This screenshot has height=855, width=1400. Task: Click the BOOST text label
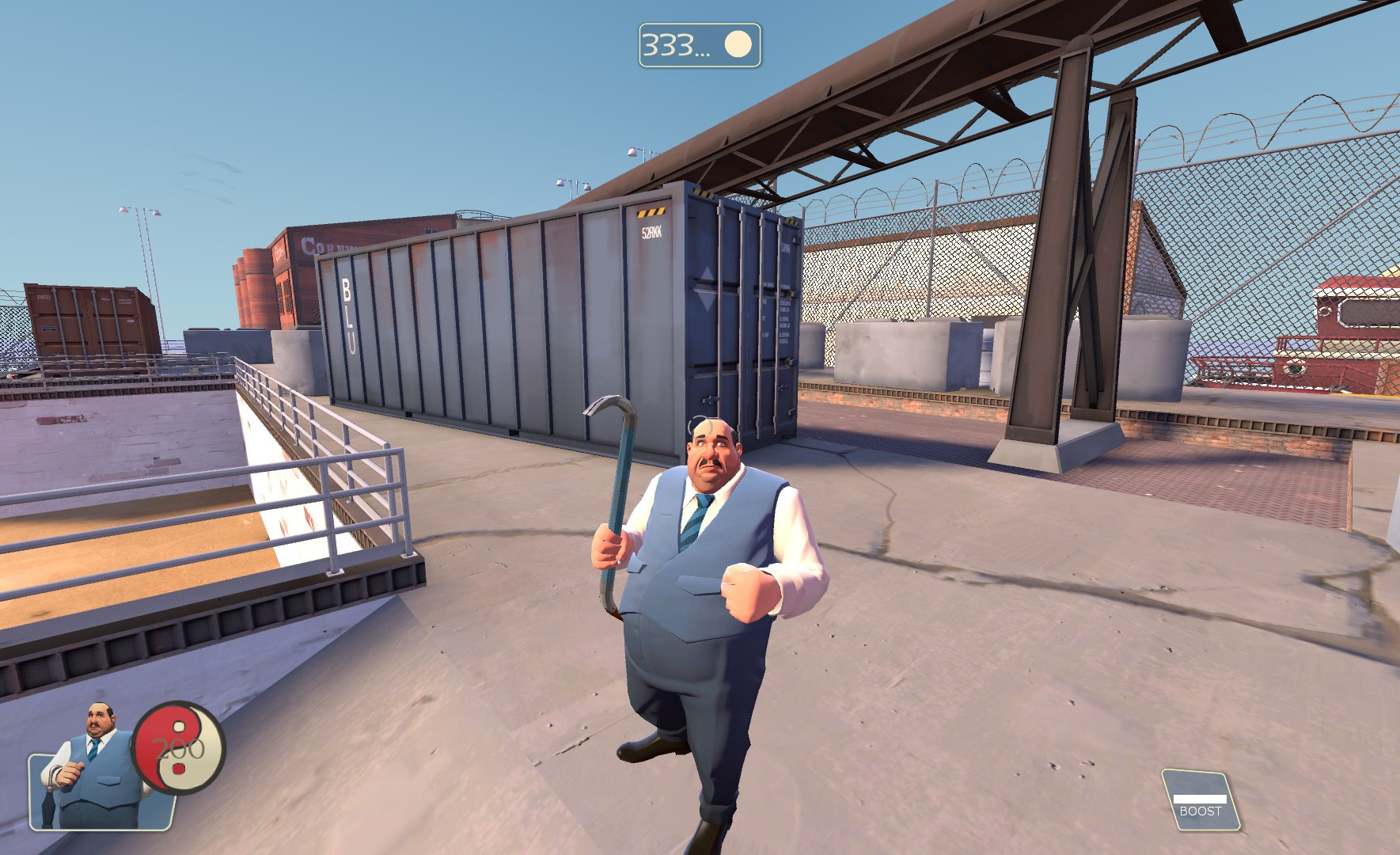1201,811
